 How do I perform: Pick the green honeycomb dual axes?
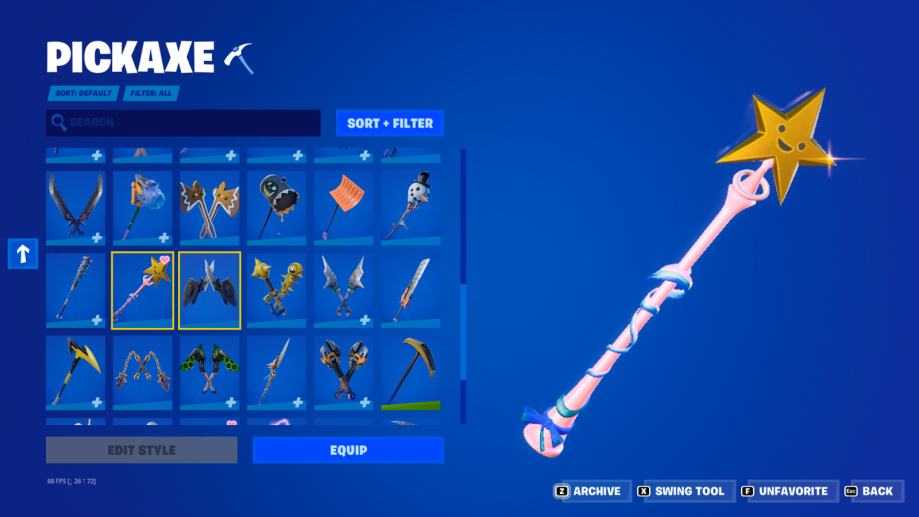pyautogui.click(x=209, y=372)
